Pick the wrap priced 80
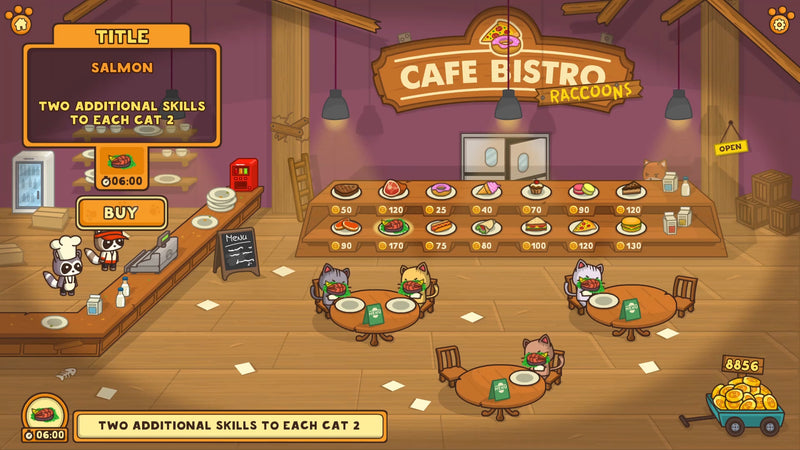The image size is (800, 450). pos(487,227)
